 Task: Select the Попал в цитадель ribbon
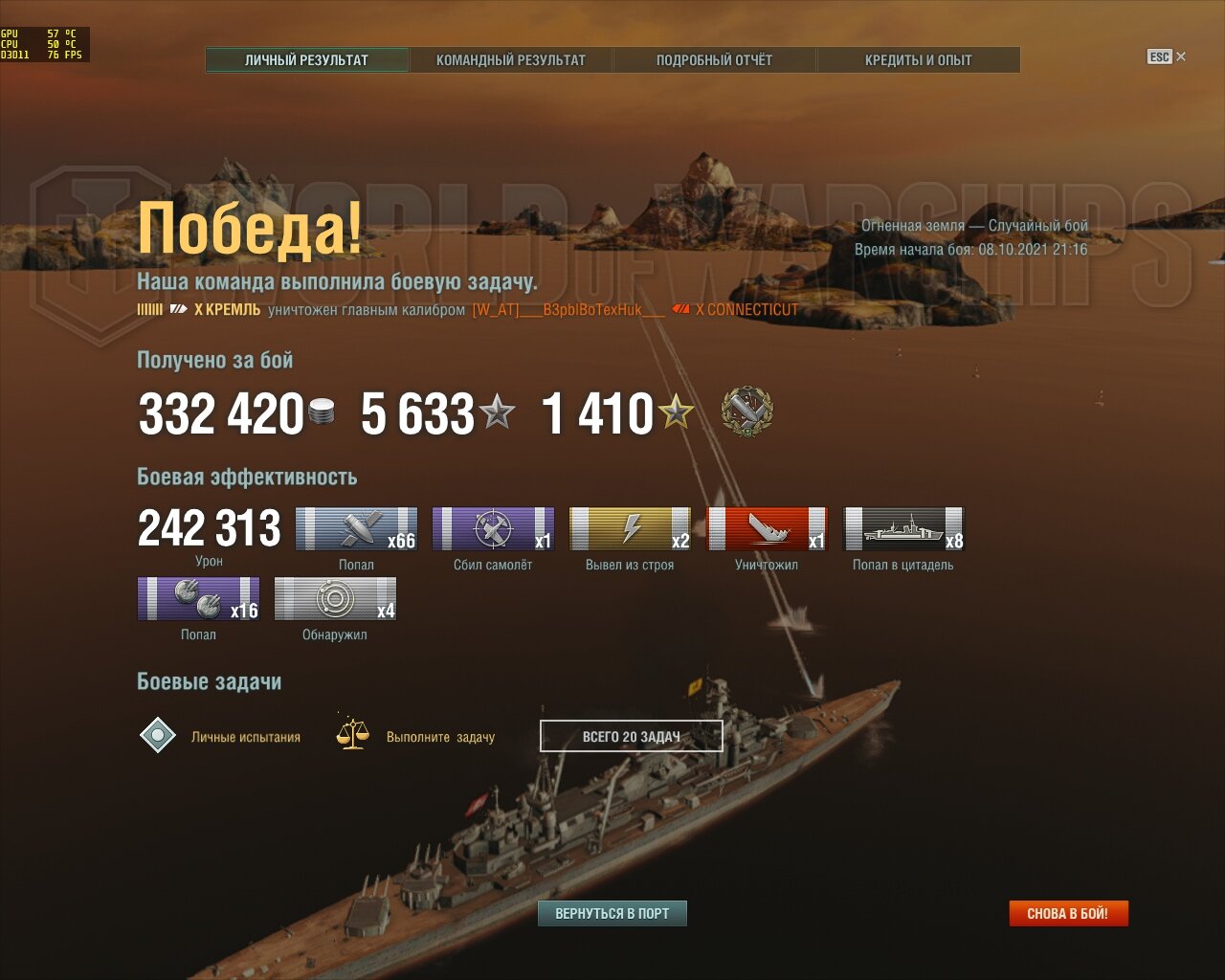point(903,529)
